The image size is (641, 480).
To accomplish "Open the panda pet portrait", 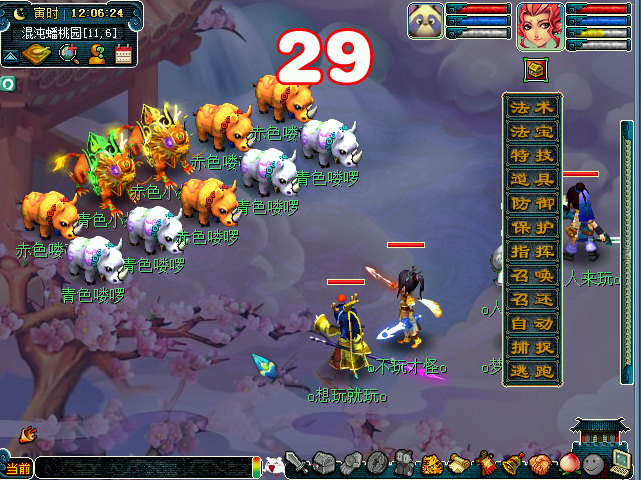I will 425,22.
